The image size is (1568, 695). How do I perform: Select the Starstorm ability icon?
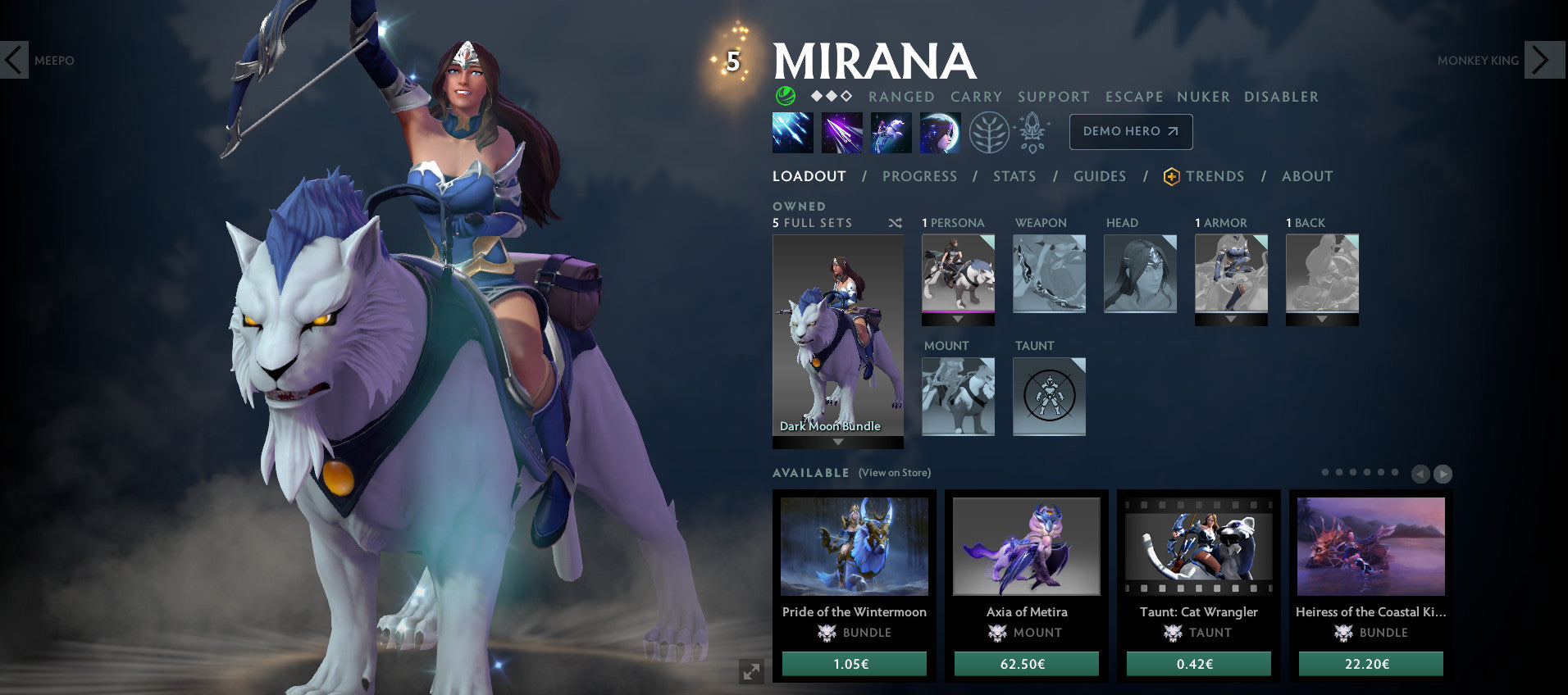point(792,132)
